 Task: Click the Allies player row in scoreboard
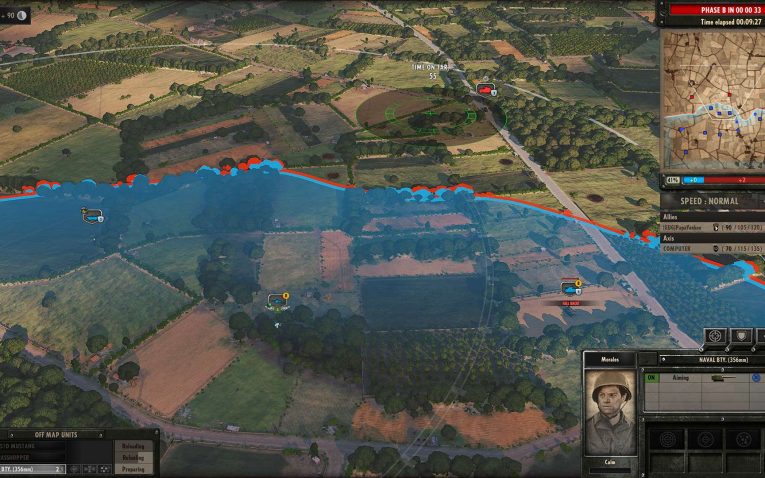click(x=710, y=227)
